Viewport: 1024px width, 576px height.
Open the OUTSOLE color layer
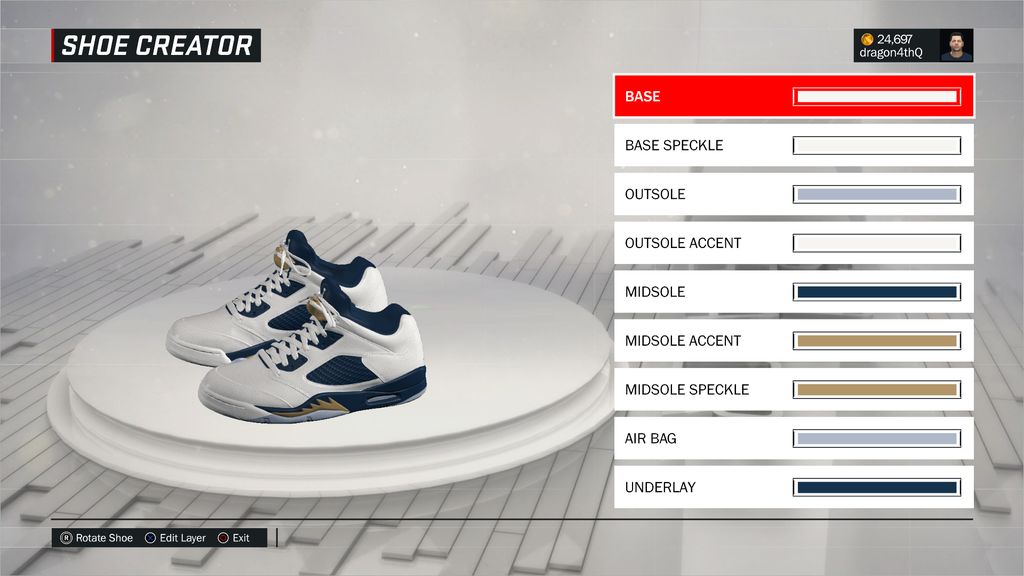[x=793, y=194]
